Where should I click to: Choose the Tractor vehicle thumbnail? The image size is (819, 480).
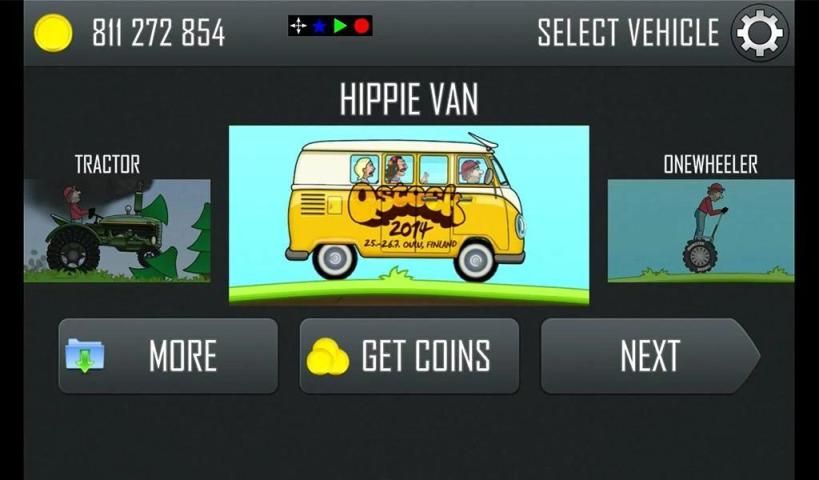coord(117,230)
